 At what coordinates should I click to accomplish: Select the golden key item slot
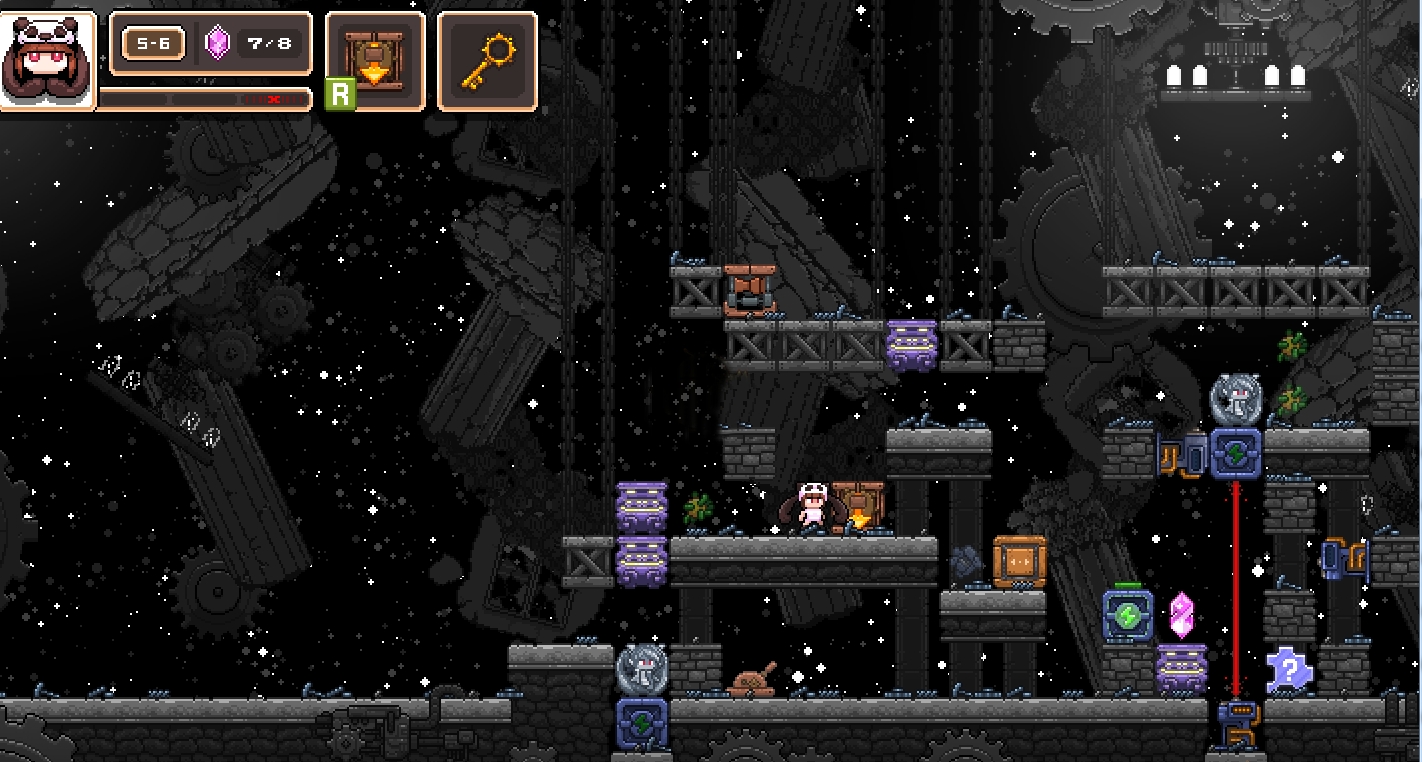click(x=487, y=60)
